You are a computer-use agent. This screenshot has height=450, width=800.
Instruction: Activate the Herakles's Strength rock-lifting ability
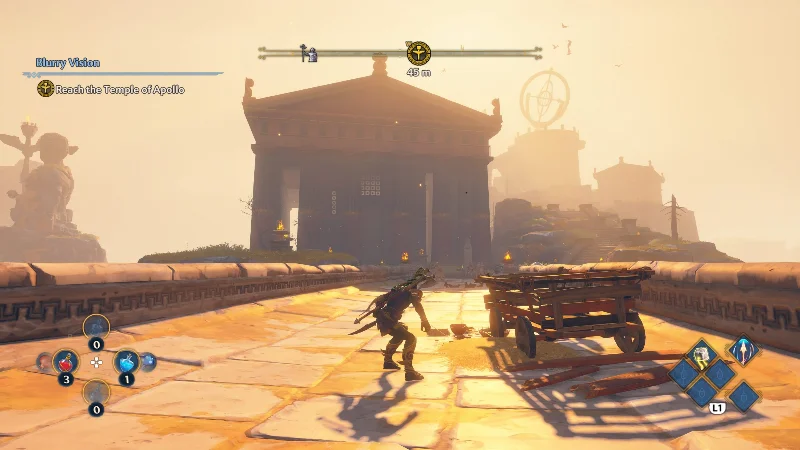[x=703, y=353]
